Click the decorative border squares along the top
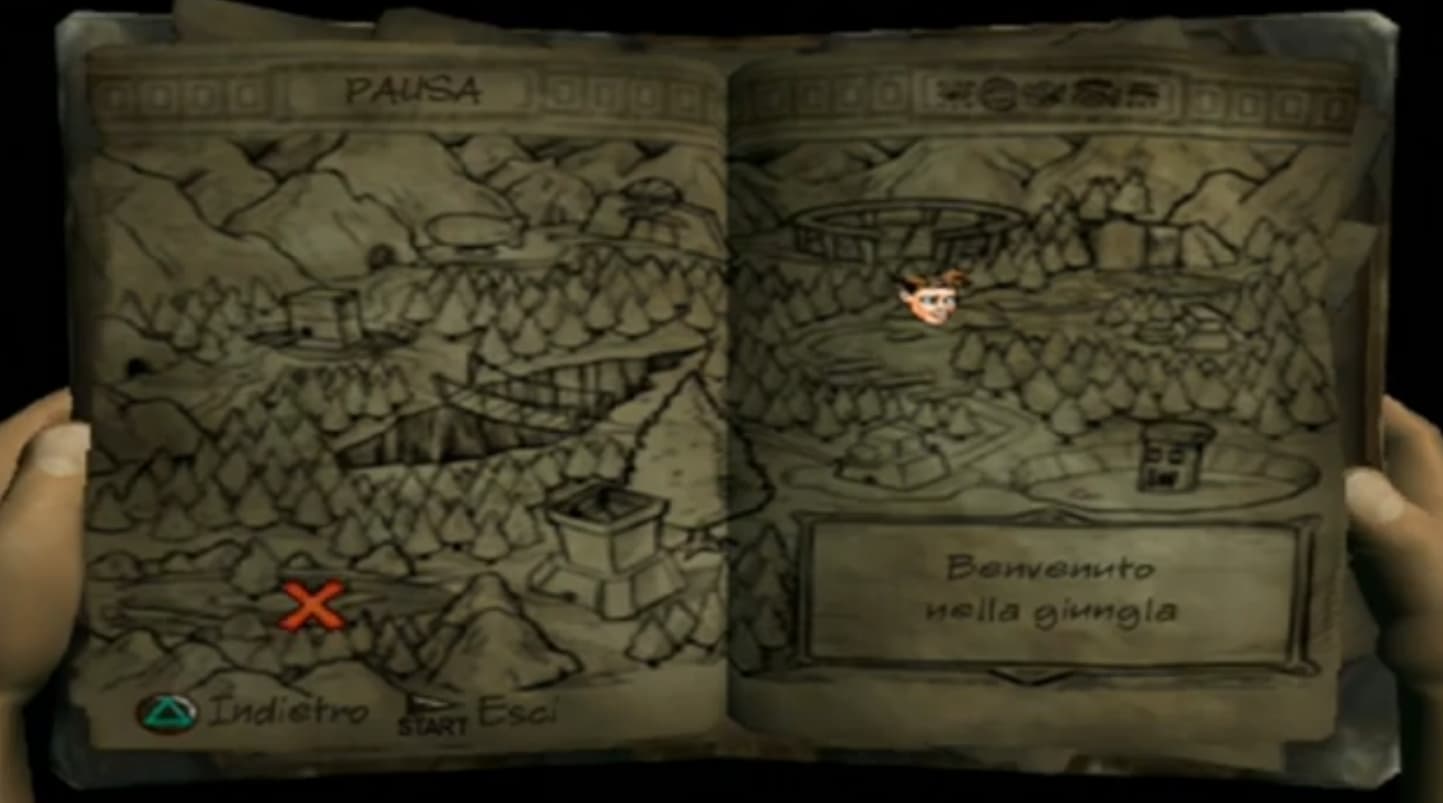Image resolution: width=1443 pixels, height=803 pixels. [200, 97]
